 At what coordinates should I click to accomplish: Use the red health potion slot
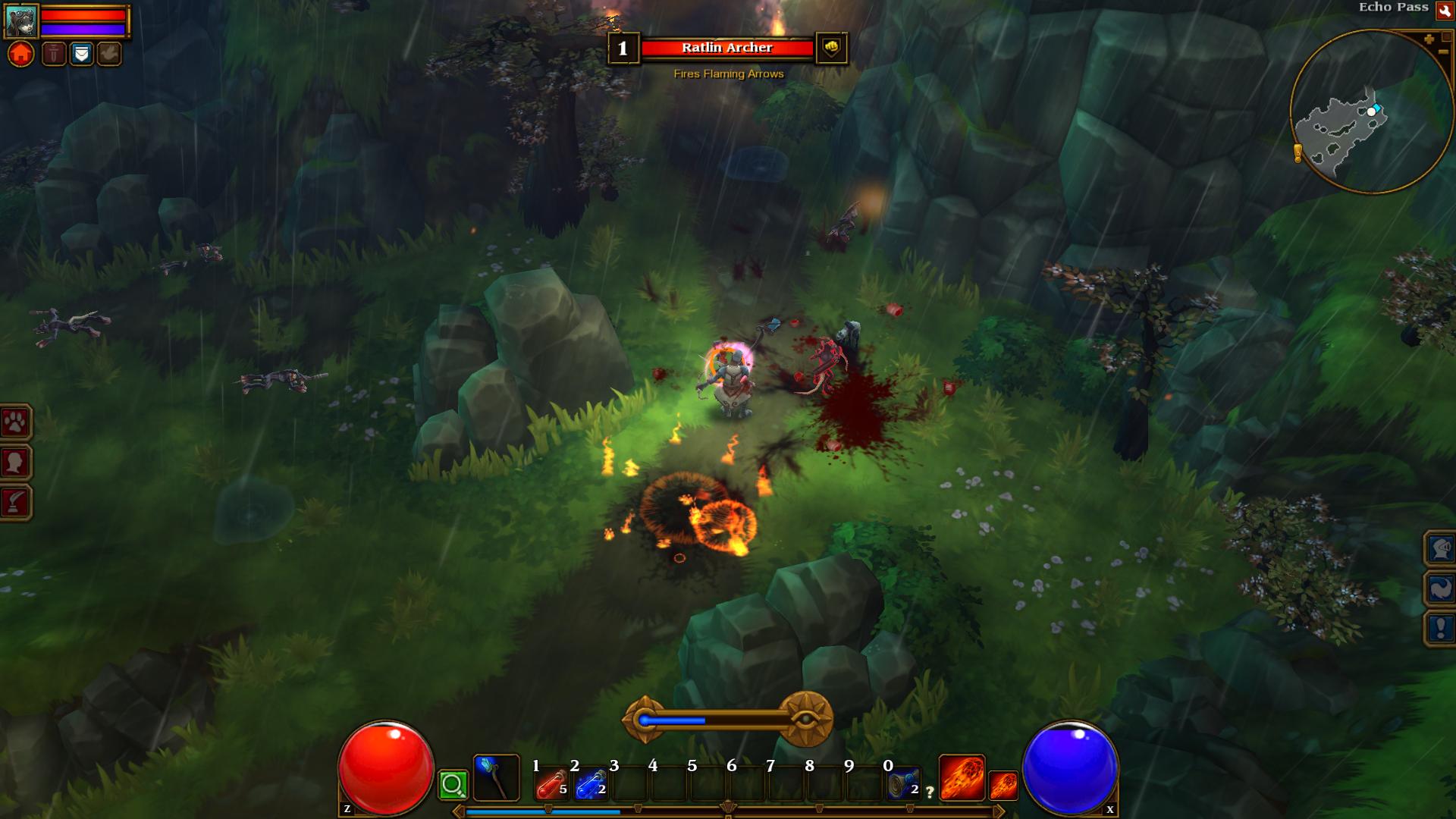click(551, 785)
